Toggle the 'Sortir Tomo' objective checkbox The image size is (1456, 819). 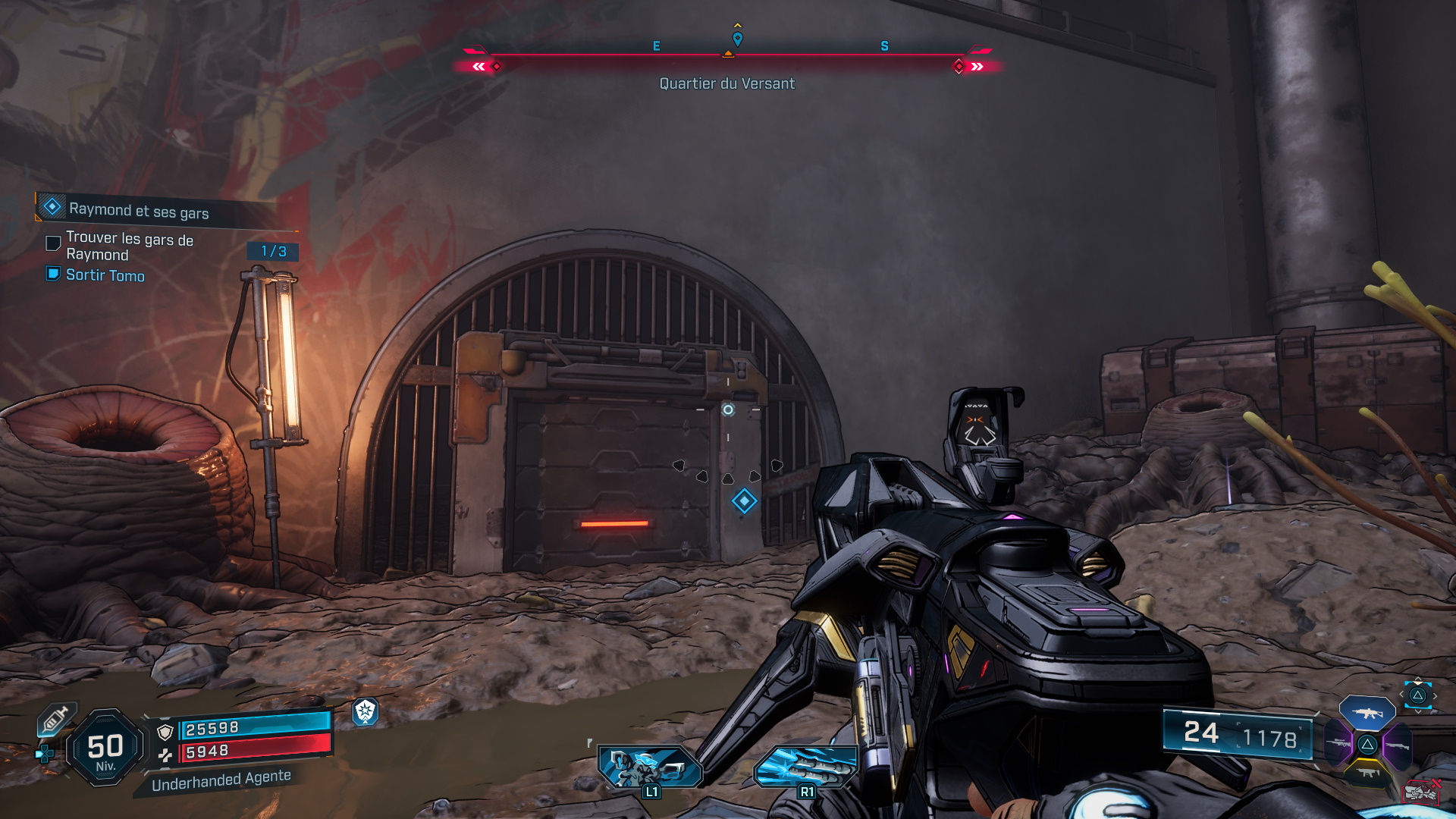click(x=52, y=275)
